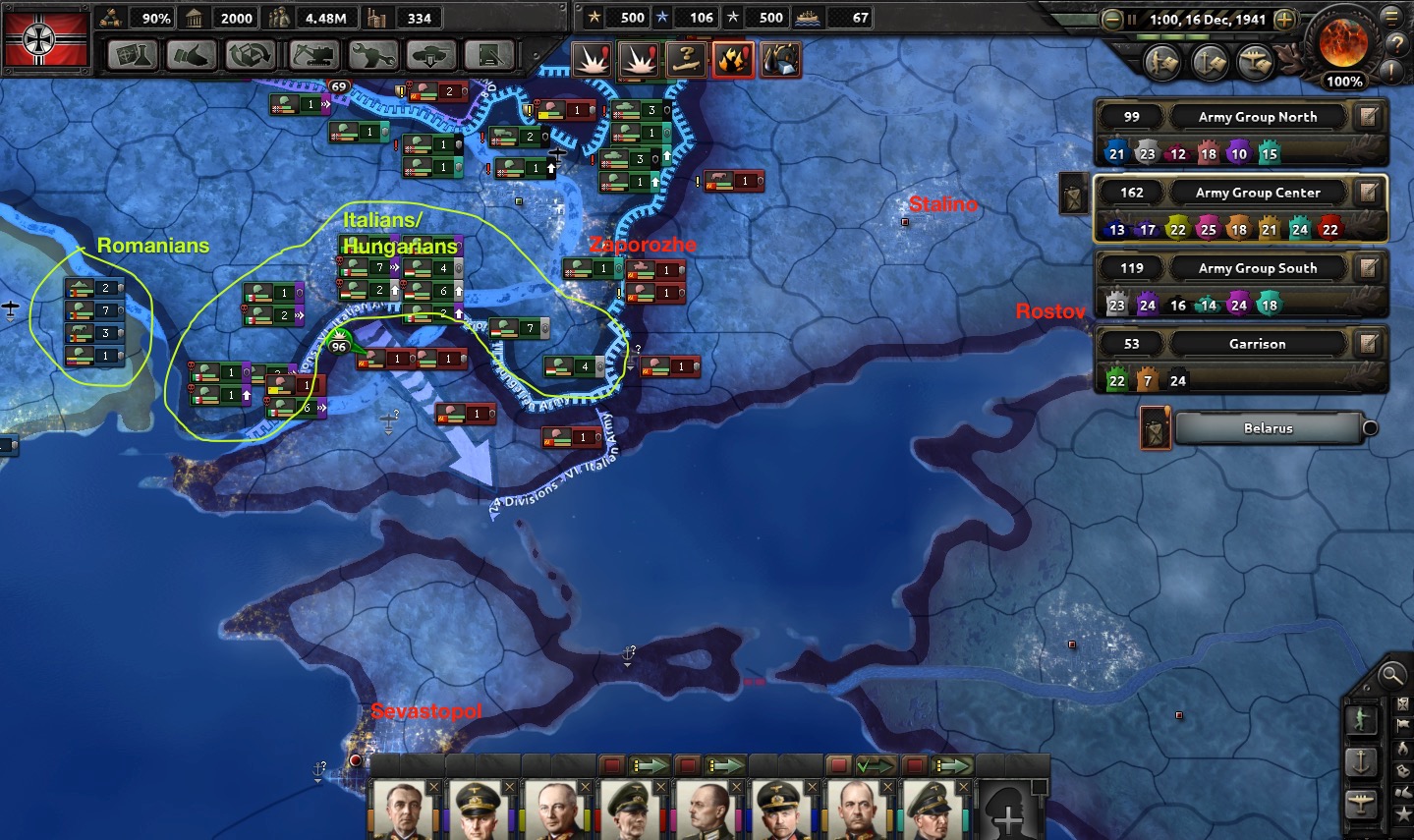Image resolution: width=1414 pixels, height=840 pixels.
Task: Decrease game speed with the minus button
Action: click(x=1112, y=19)
